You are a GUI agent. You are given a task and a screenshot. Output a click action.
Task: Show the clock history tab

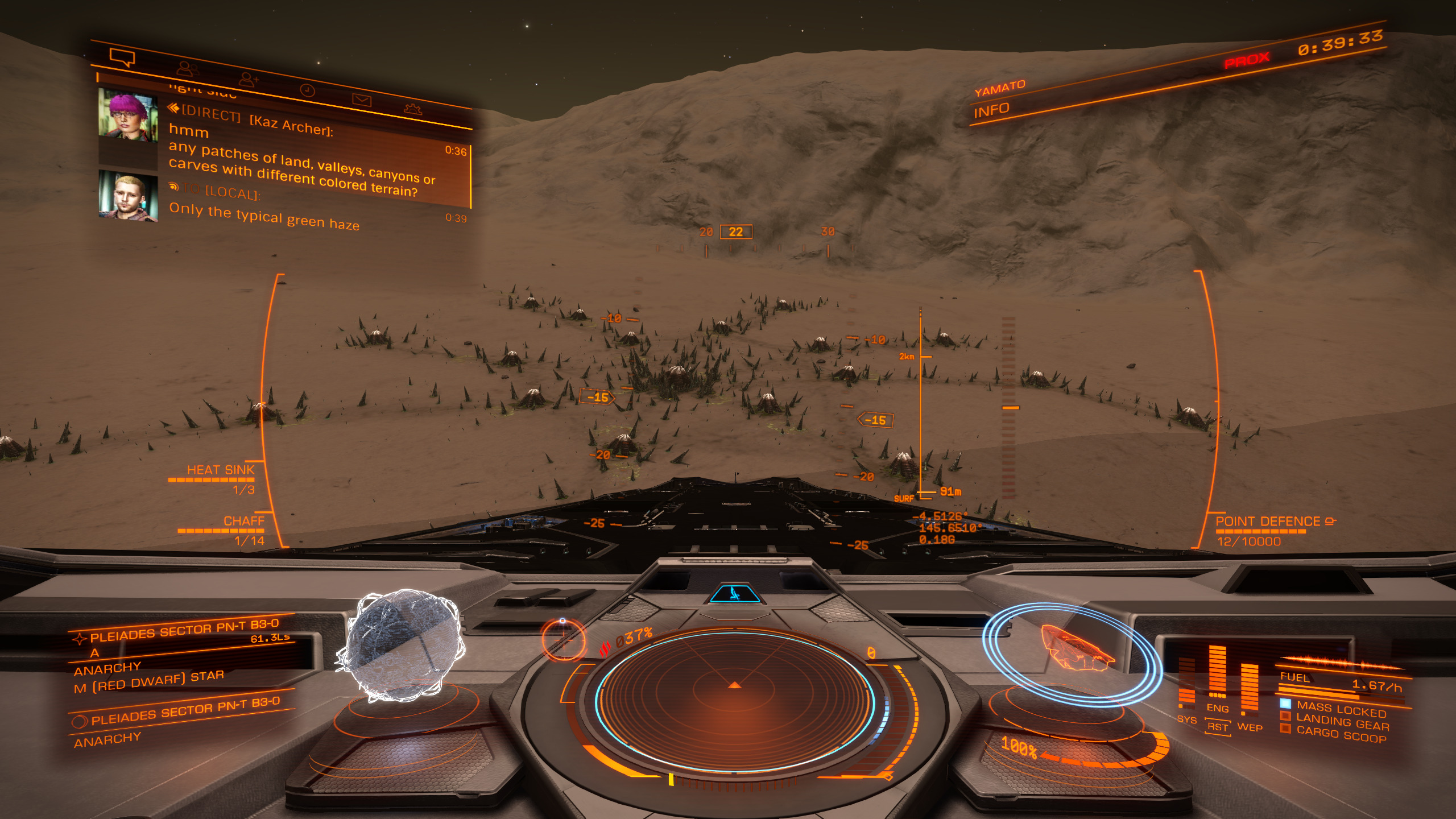coord(307,90)
